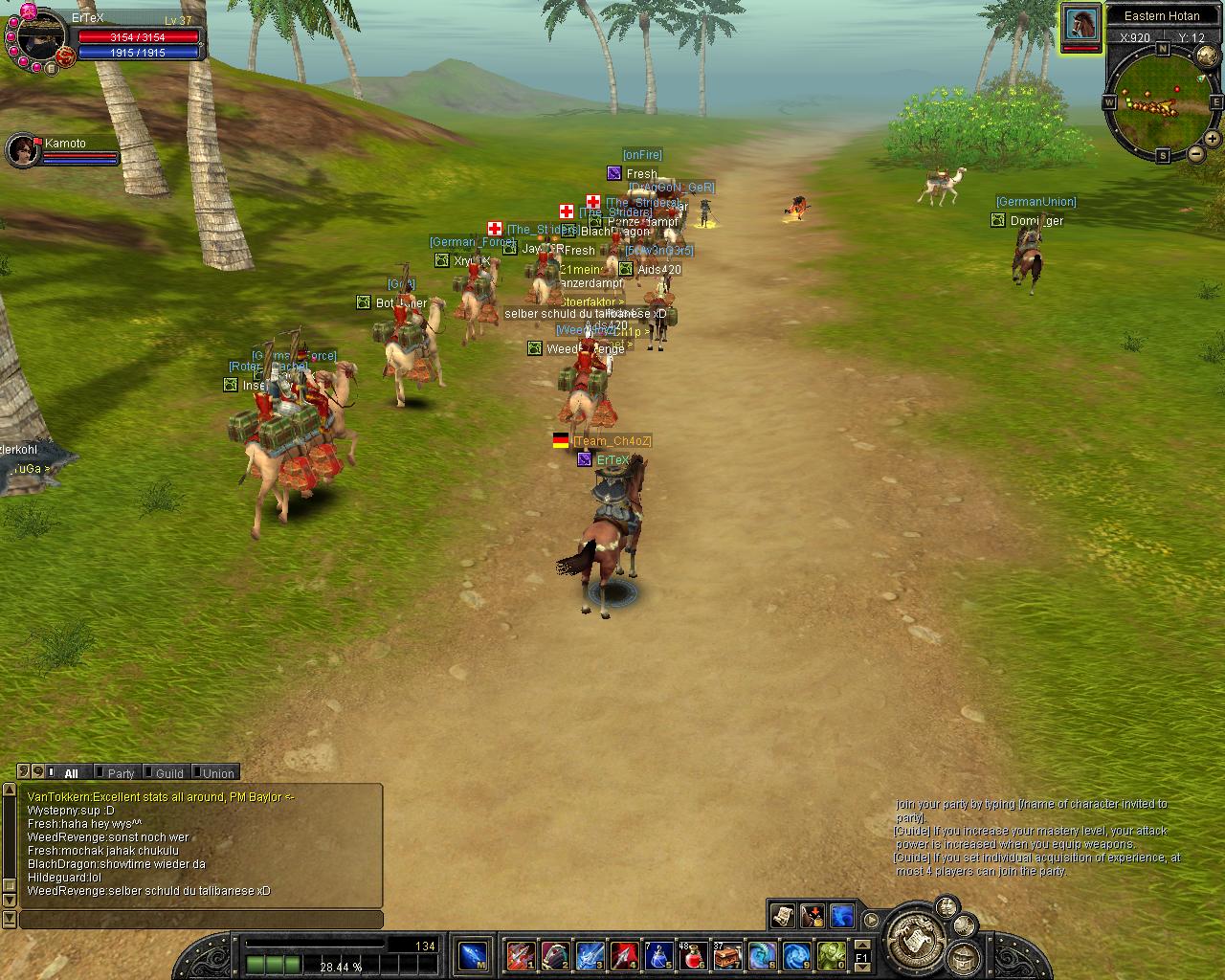The image size is (1225, 980).
Task: Open the treasure chest item in slot 7
Action: click(726, 955)
